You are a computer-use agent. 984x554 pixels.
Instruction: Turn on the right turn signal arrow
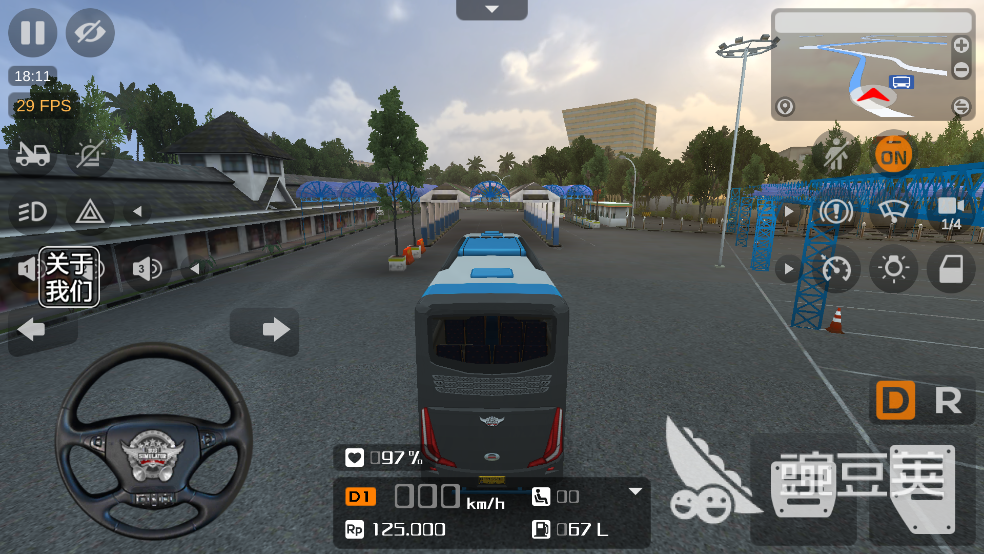(x=265, y=329)
